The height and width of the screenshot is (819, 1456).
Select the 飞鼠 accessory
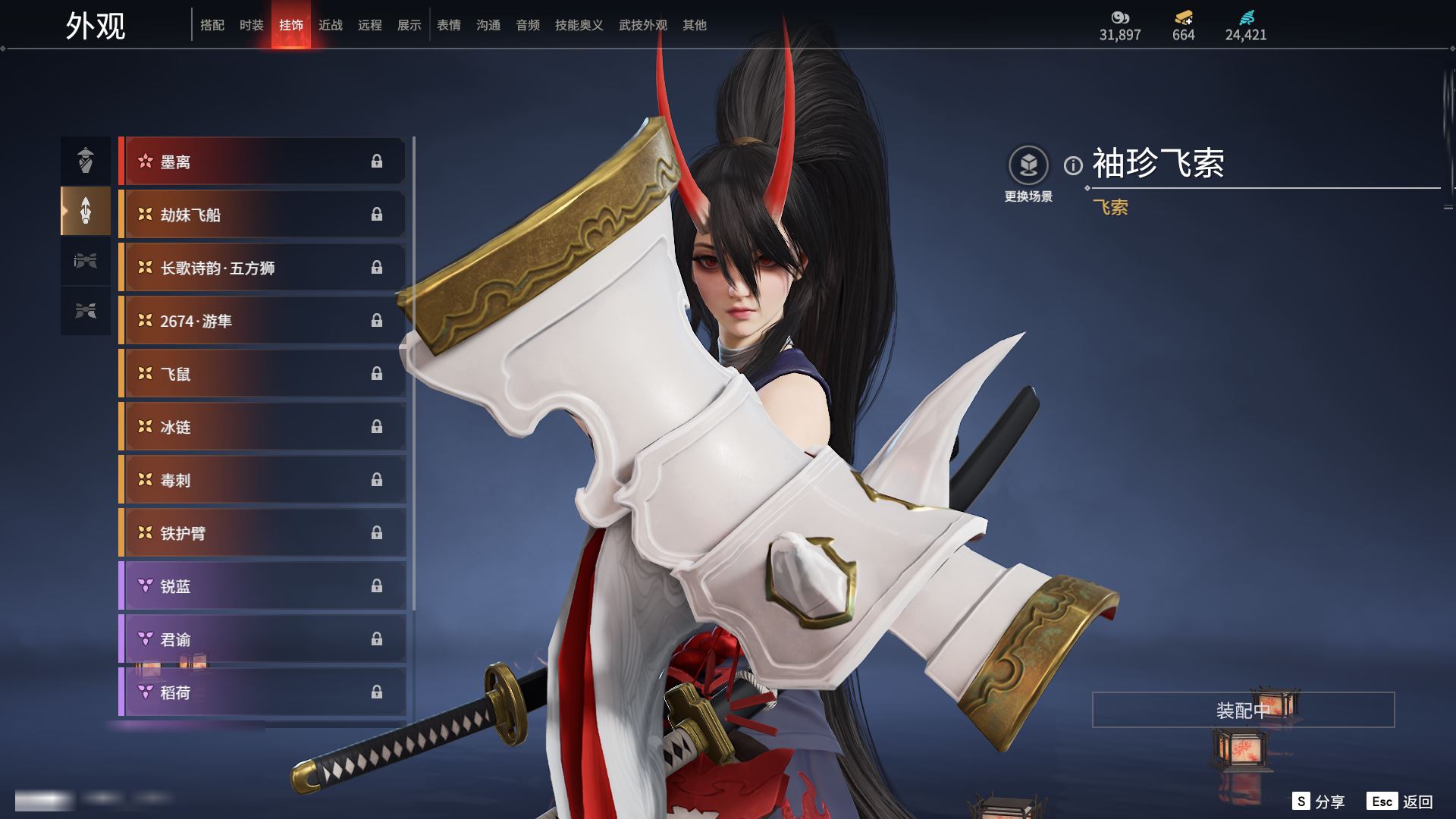pyautogui.click(x=262, y=374)
